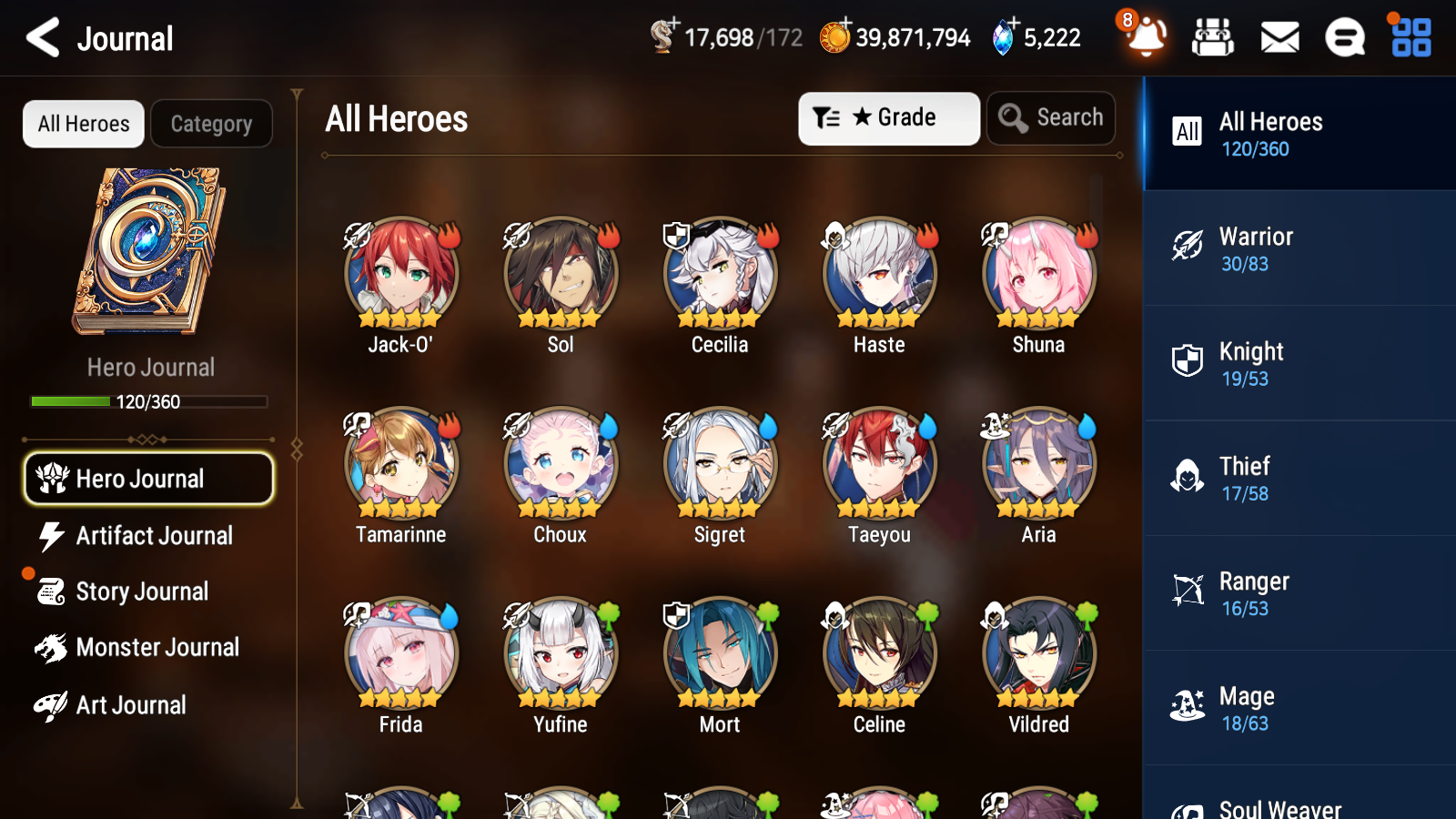Open the inventory chest icon
This screenshot has width=1456, height=819.
[x=1213, y=37]
